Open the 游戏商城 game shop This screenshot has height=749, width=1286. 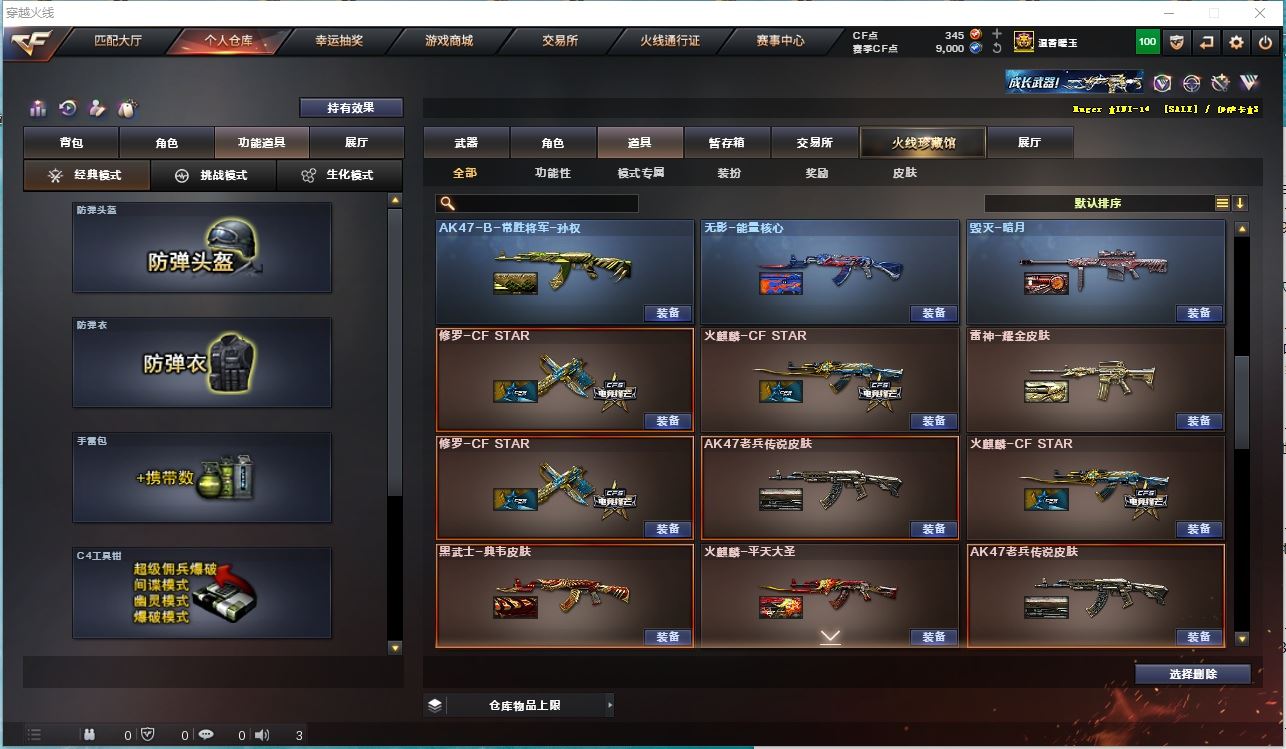449,41
